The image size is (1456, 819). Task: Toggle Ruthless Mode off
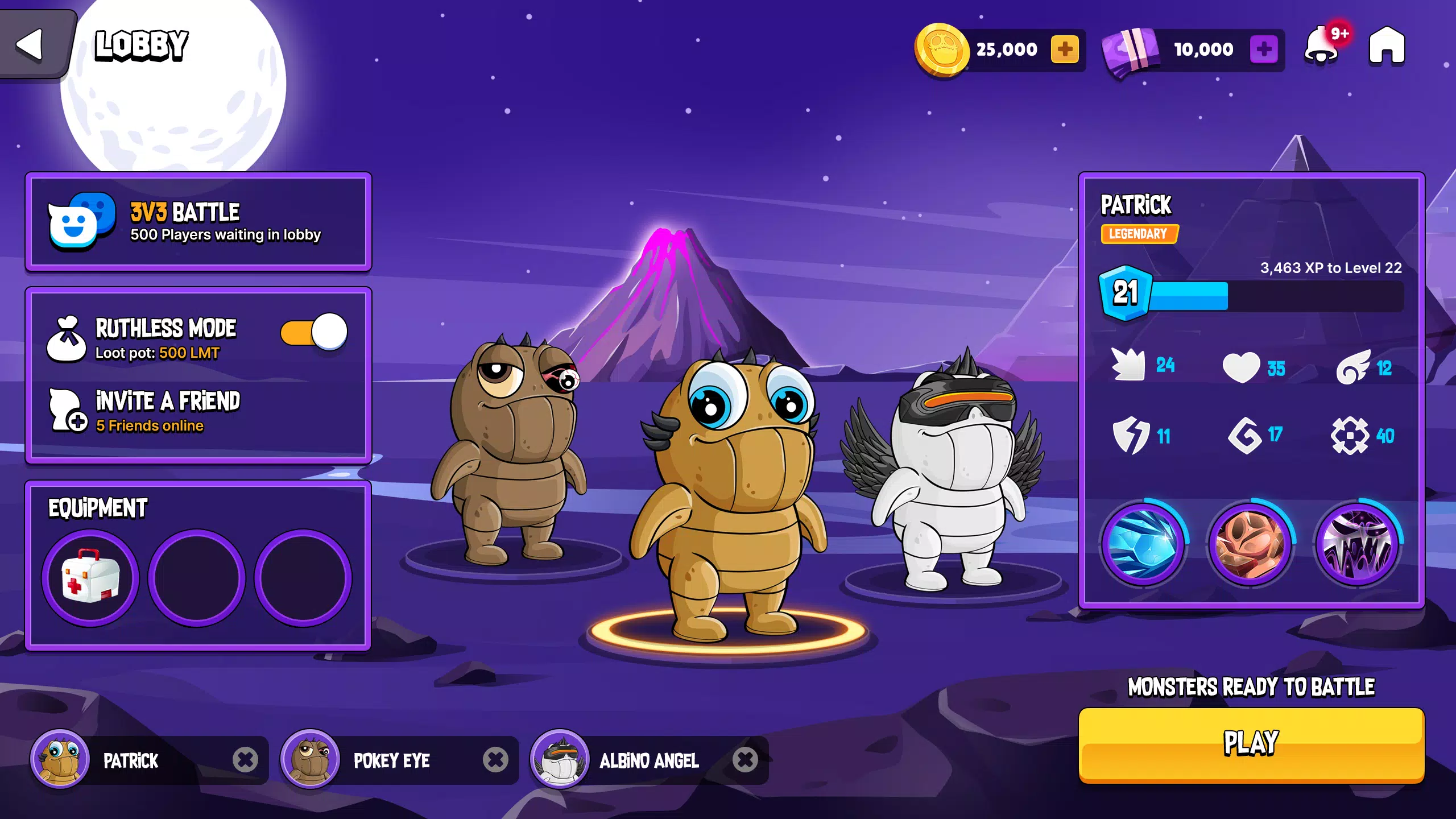[x=314, y=332]
